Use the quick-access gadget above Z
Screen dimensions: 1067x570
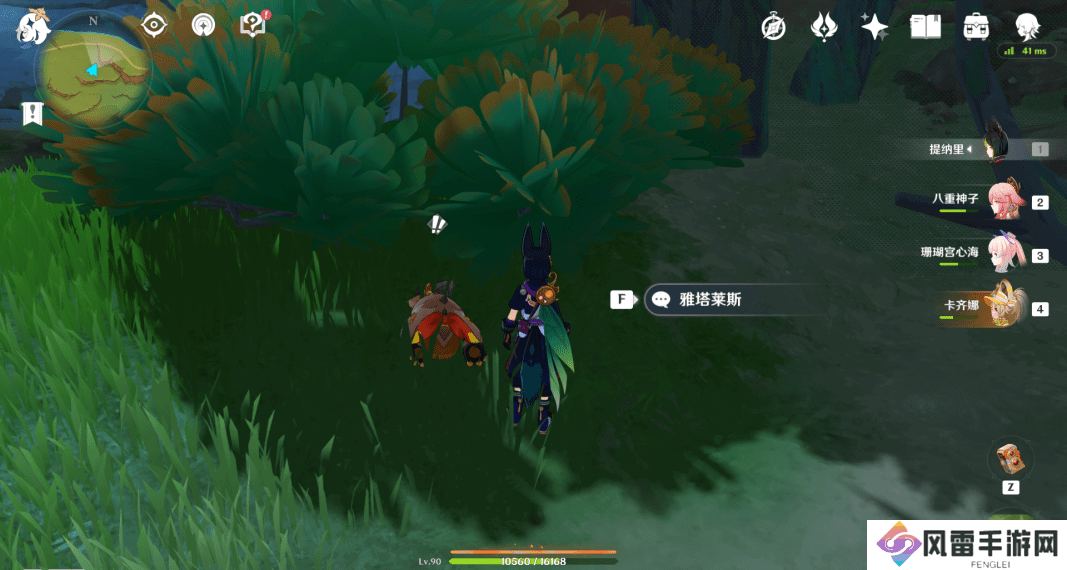[x=1010, y=459]
